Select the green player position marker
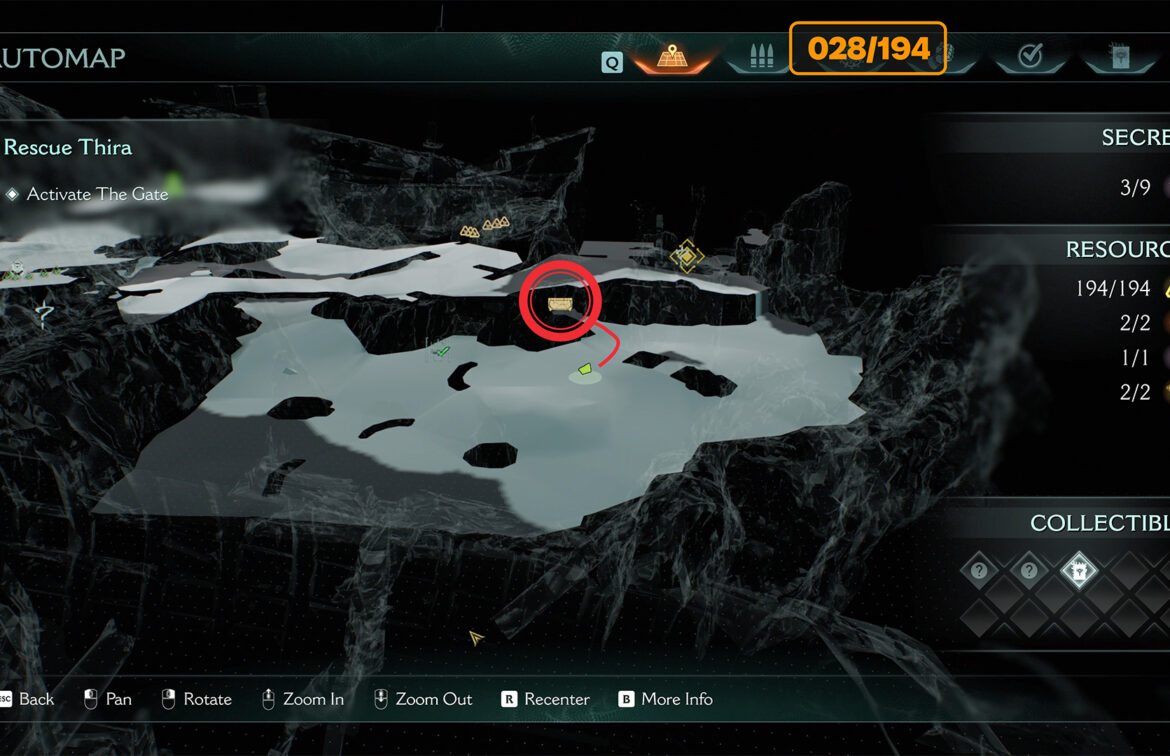This screenshot has width=1170, height=756. (x=585, y=370)
